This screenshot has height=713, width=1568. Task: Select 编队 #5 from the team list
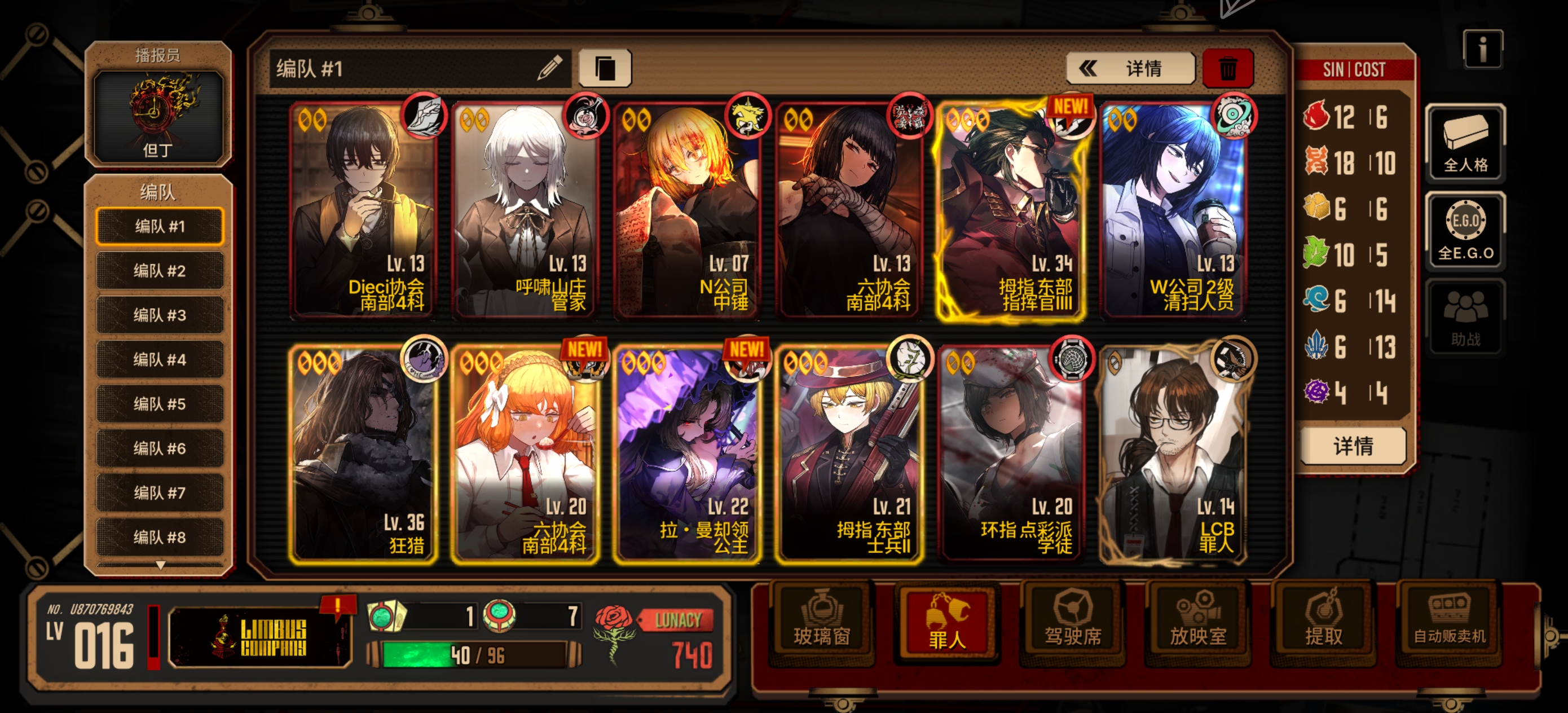(x=160, y=403)
